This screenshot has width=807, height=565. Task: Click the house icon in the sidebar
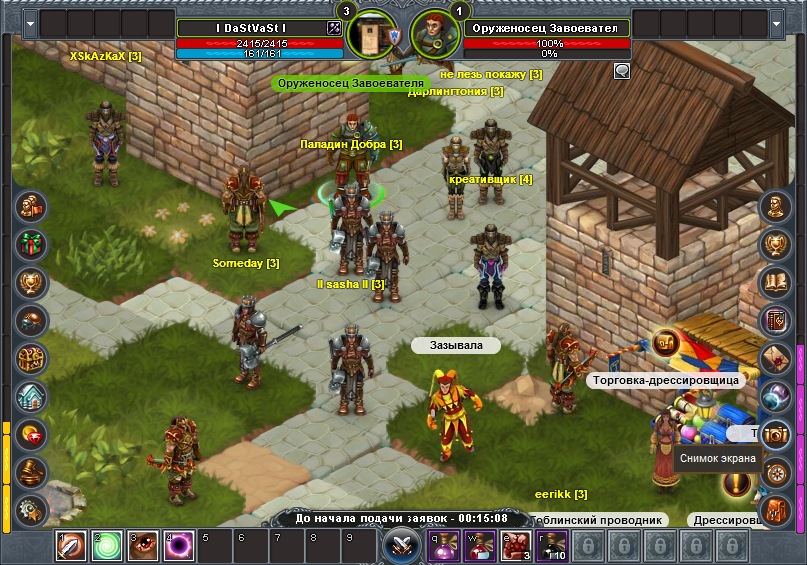(x=33, y=396)
